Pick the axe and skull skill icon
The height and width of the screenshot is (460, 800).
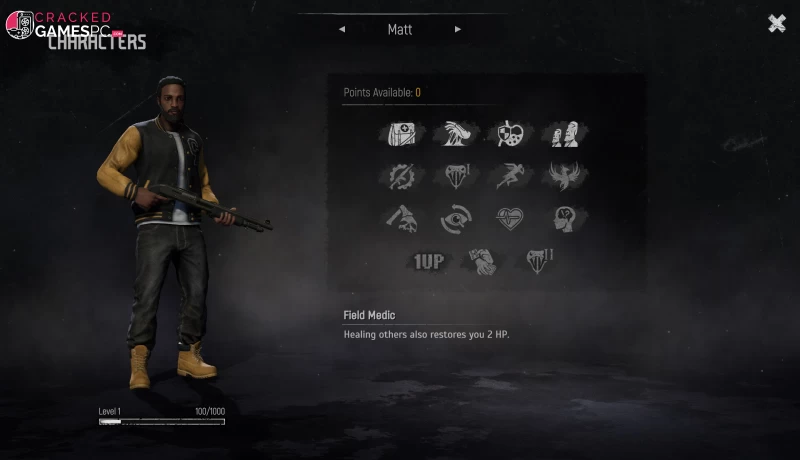tap(401, 218)
